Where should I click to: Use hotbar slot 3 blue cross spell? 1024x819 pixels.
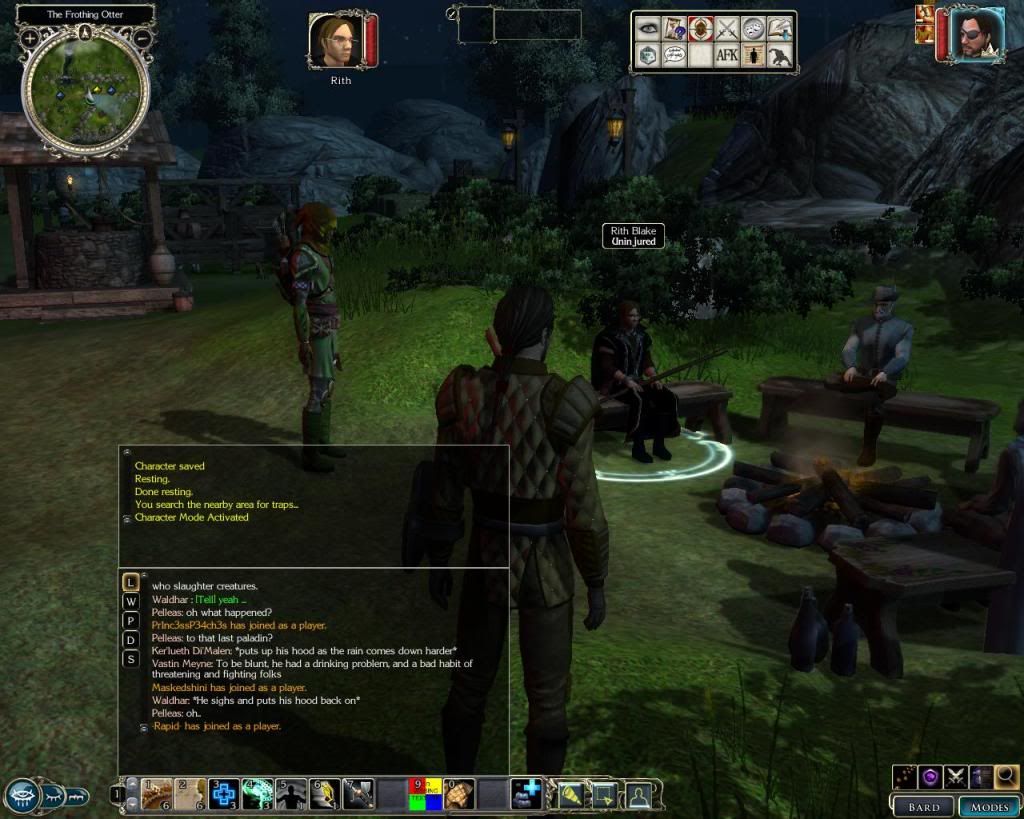pyautogui.click(x=224, y=793)
